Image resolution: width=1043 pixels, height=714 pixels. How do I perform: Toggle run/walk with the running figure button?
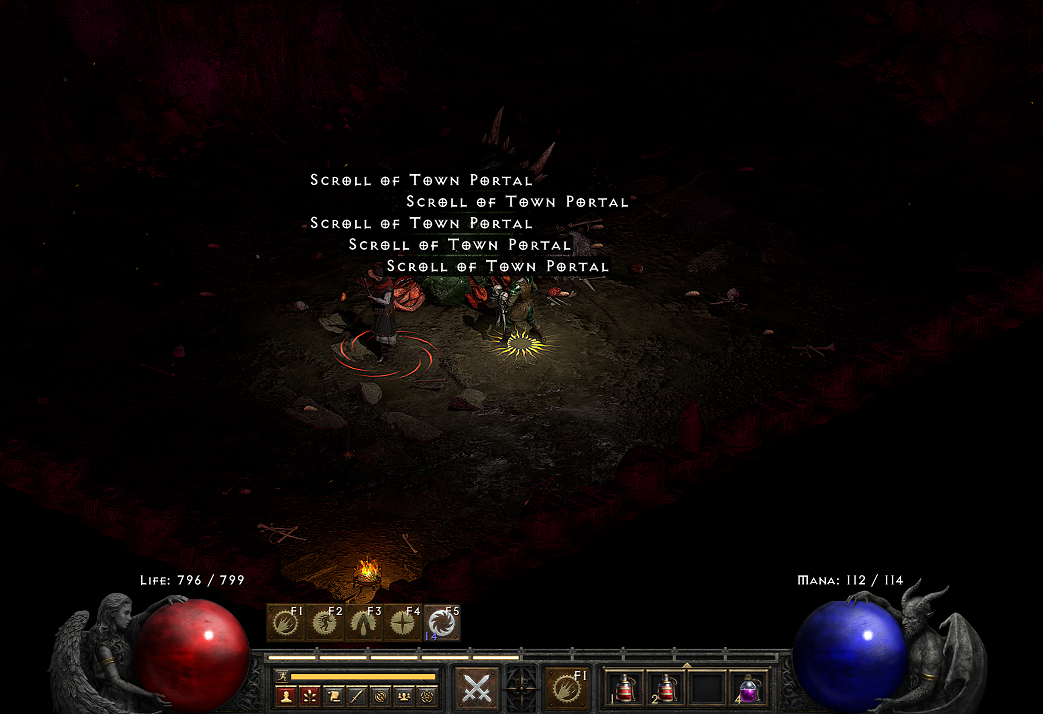click(x=283, y=676)
